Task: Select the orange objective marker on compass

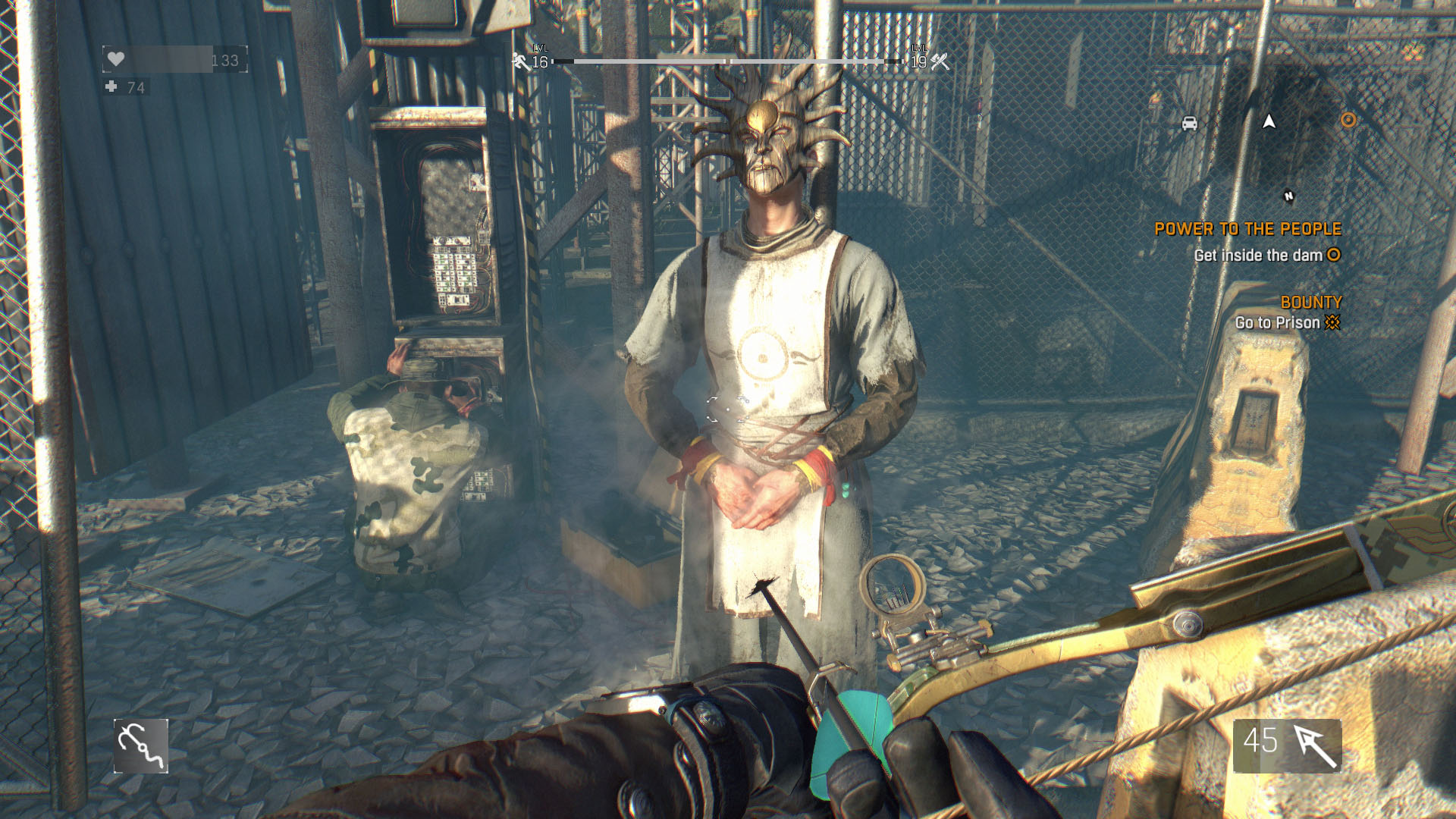Action: pos(1348,120)
